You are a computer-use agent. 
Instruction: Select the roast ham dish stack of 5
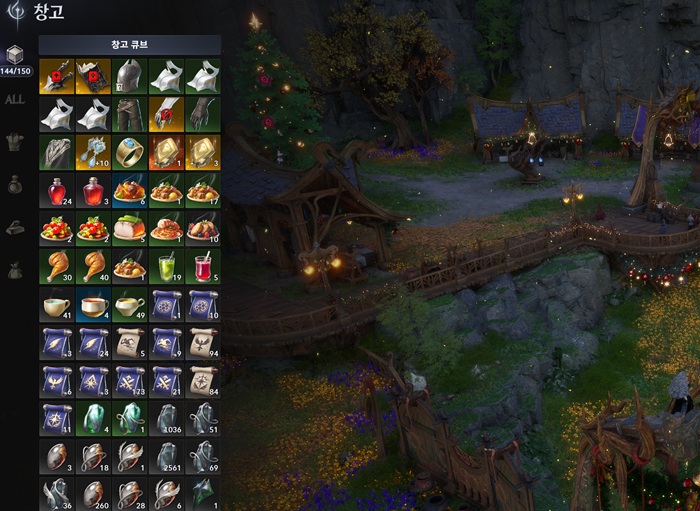(x=129, y=229)
